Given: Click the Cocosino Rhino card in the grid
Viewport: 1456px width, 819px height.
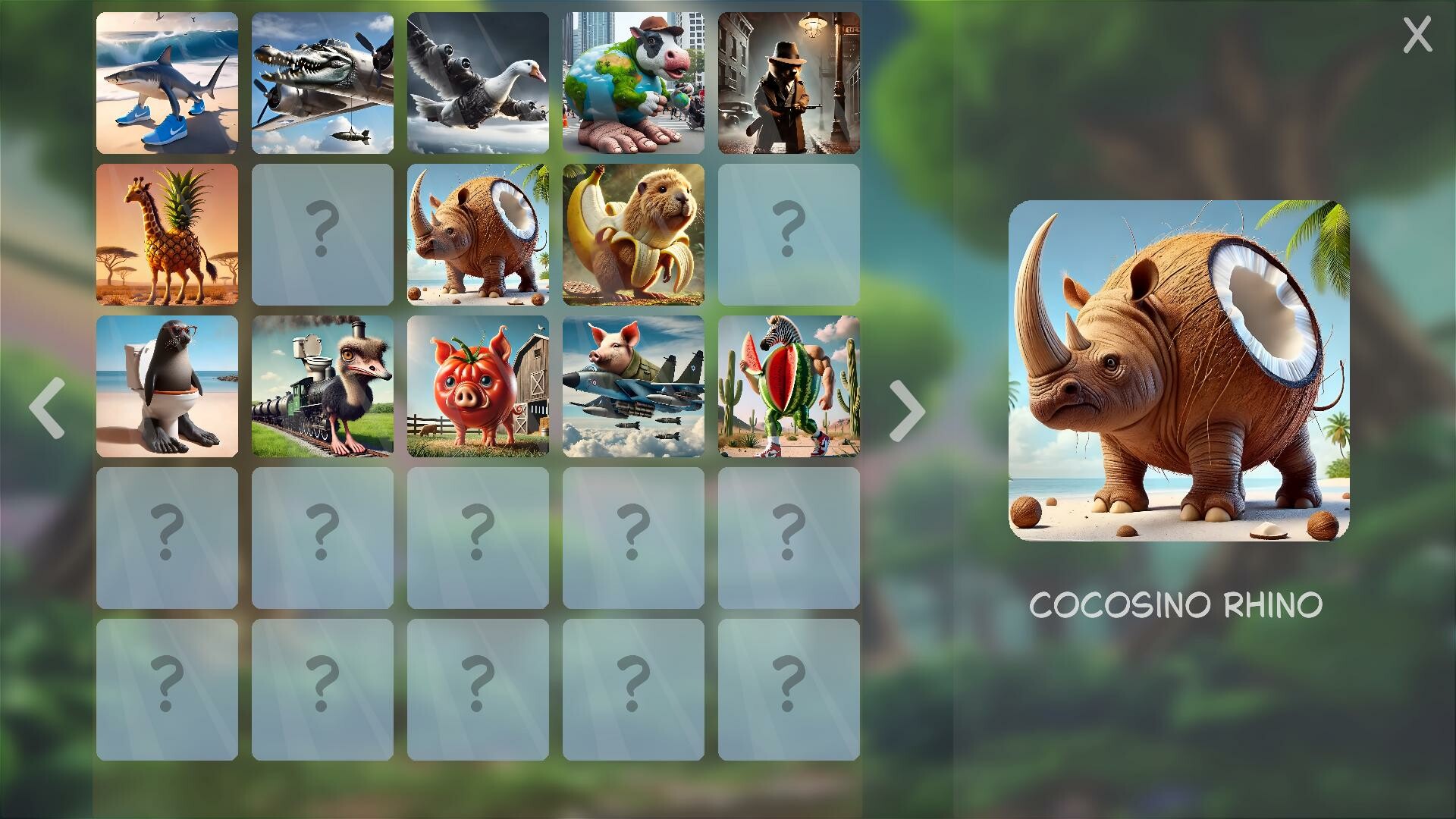Looking at the screenshot, I should pos(479,235).
